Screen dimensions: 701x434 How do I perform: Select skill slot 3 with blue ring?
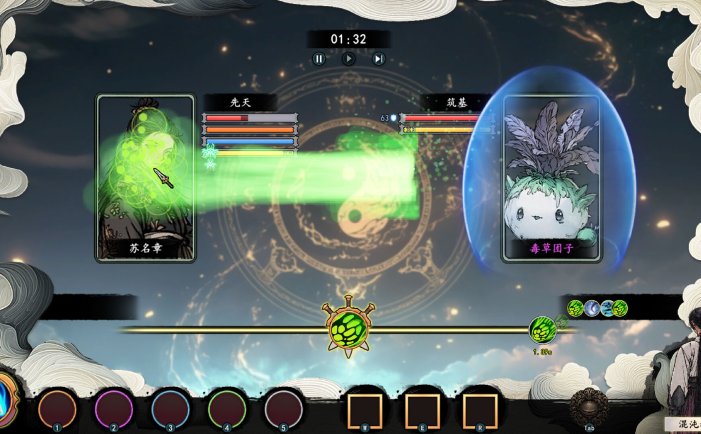point(170,409)
